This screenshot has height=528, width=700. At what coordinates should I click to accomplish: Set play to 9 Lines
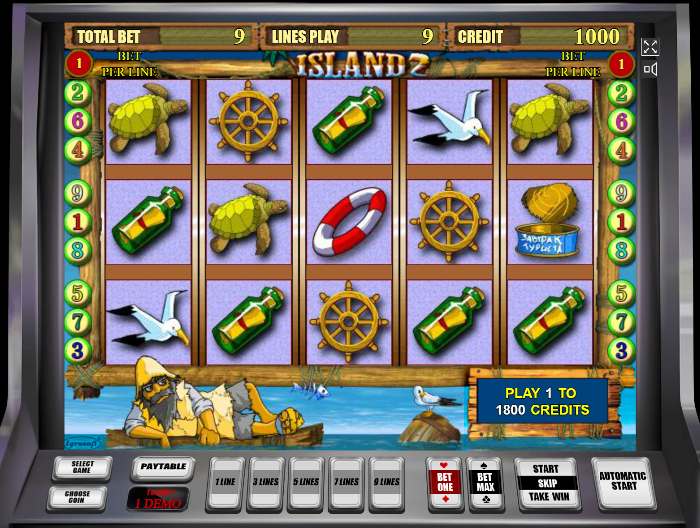386,483
